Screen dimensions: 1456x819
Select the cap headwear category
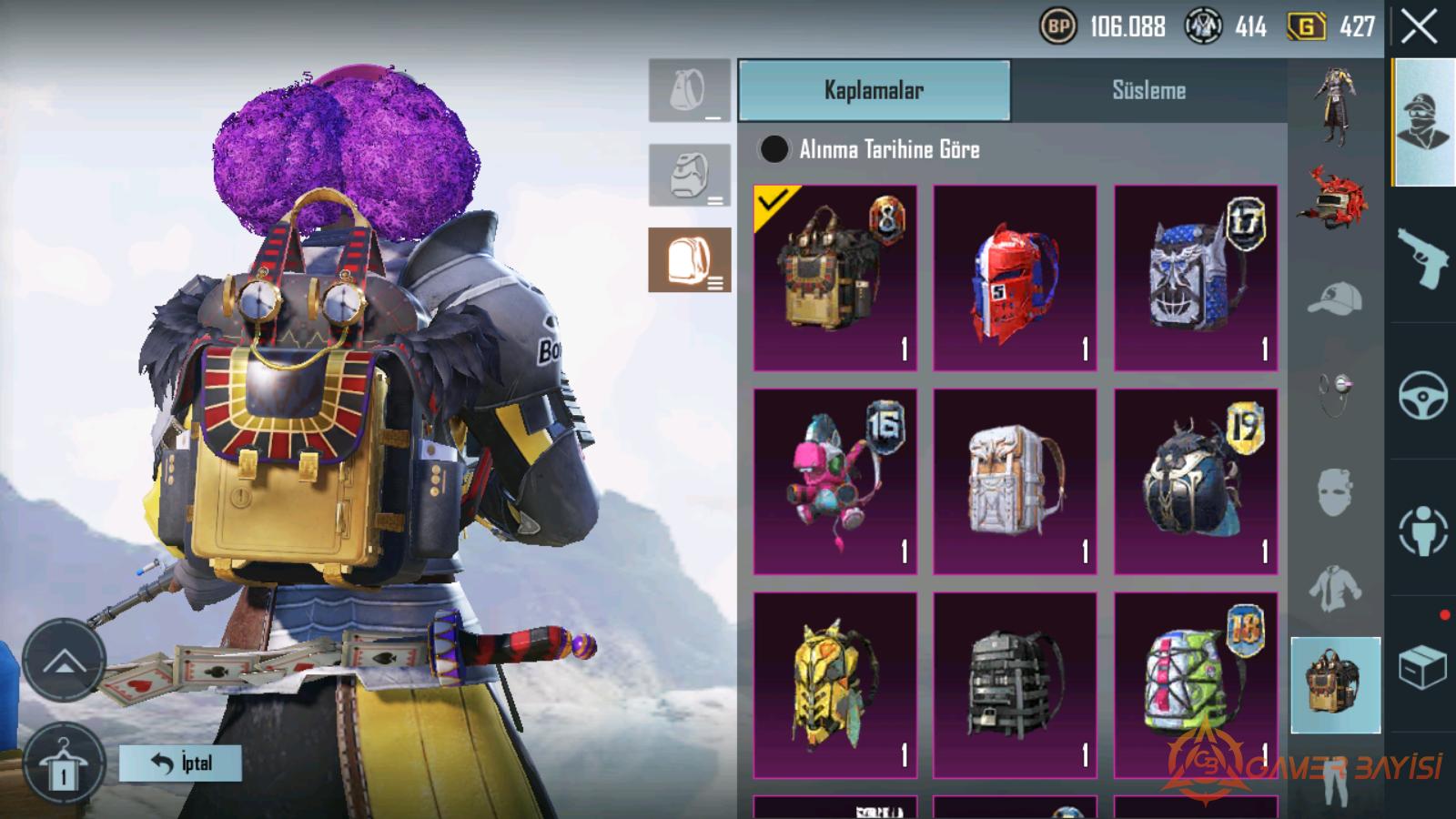(x=1335, y=298)
